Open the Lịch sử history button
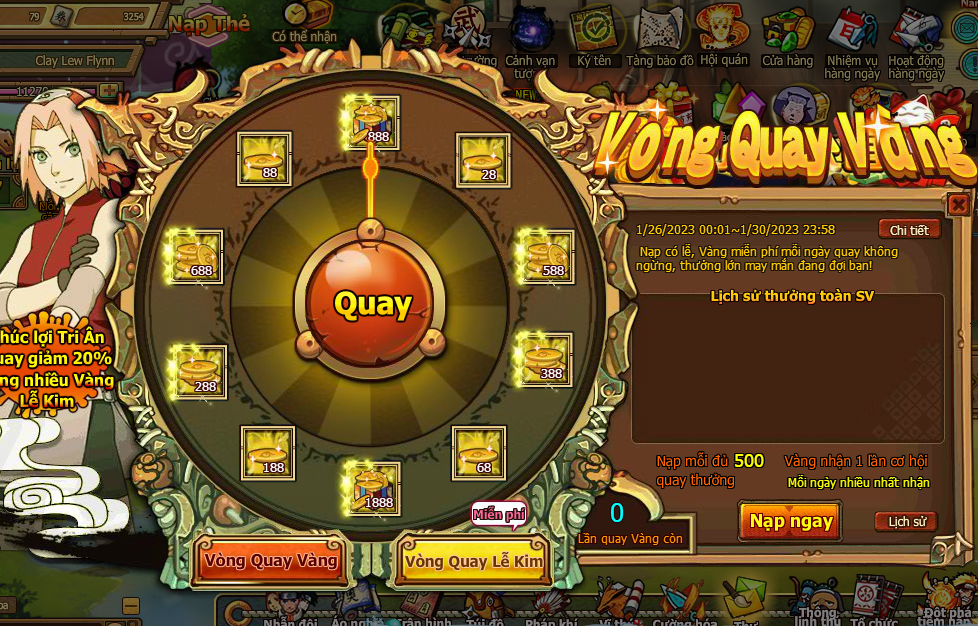 (x=907, y=521)
